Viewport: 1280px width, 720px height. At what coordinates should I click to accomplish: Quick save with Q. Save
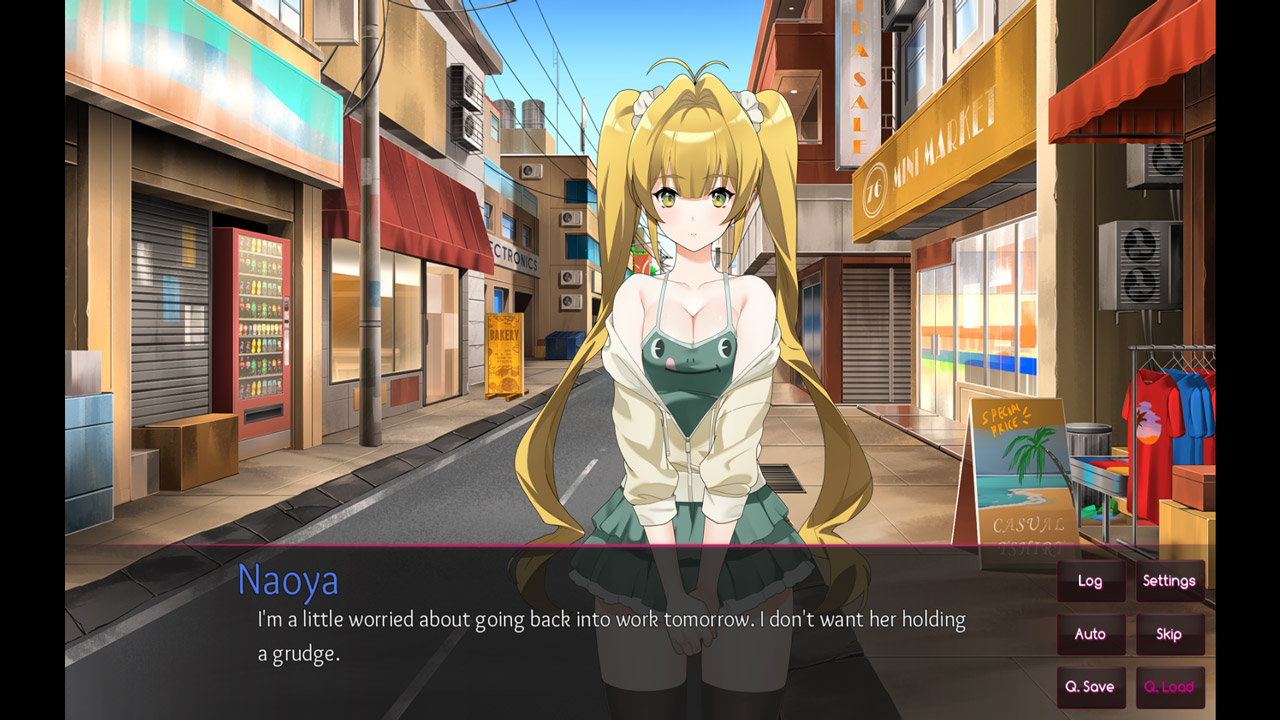1090,687
